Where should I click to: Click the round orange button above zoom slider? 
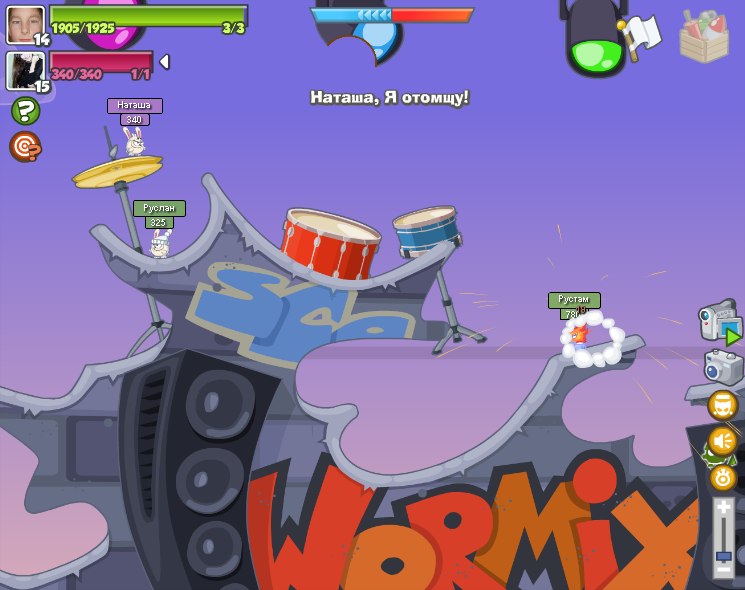[723, 477]
